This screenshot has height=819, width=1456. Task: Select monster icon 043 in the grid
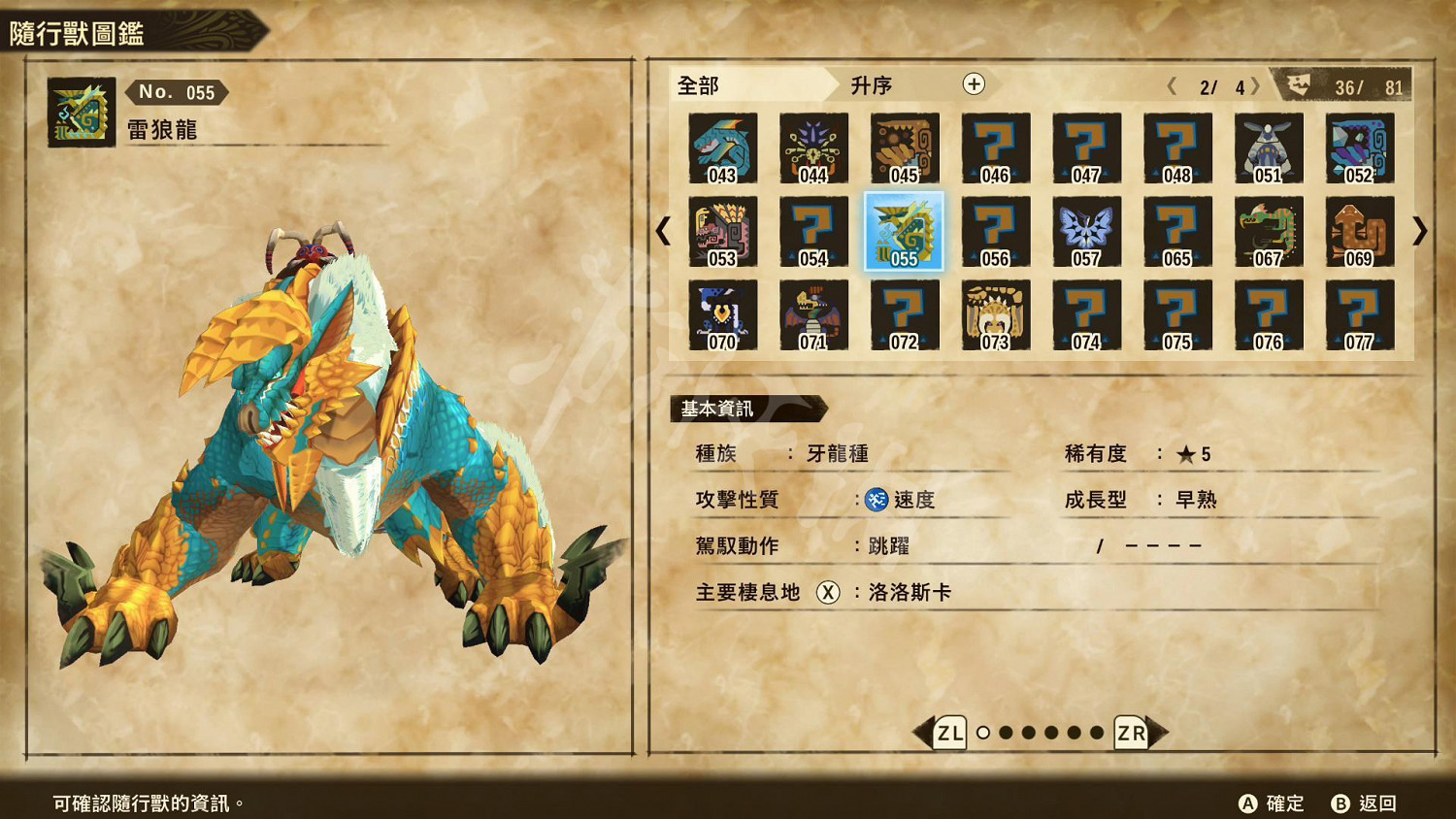pos(723,149)
